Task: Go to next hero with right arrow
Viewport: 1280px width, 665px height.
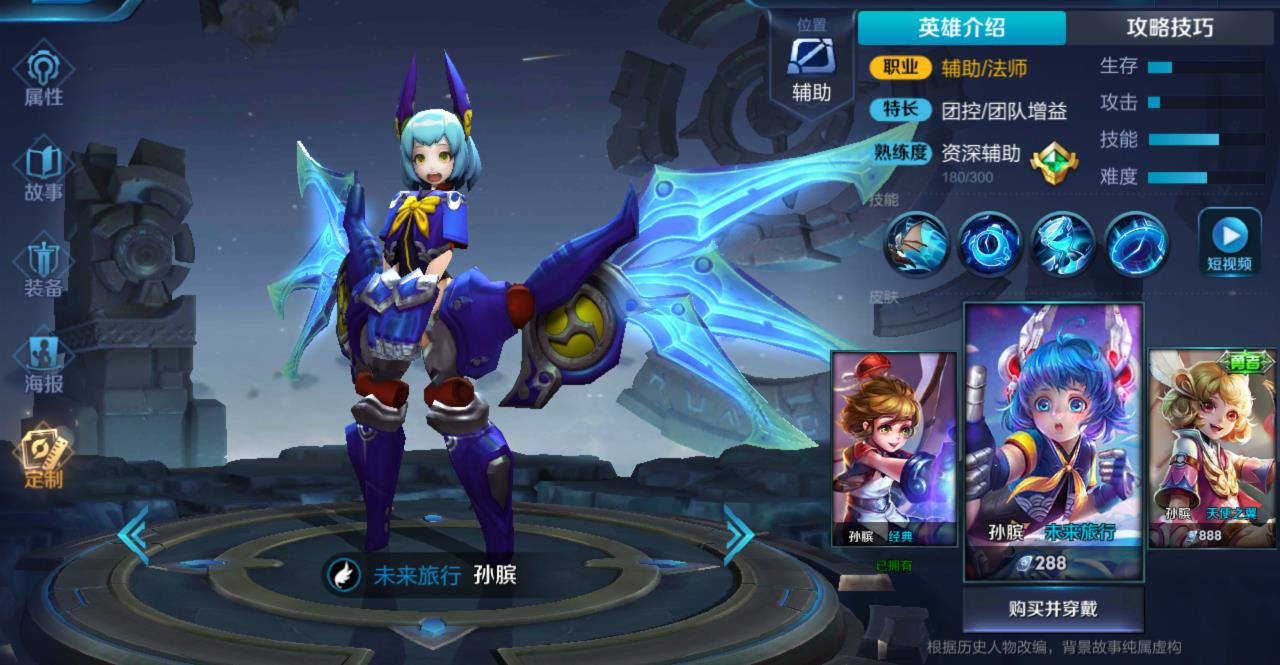Action: [x=738, y=536]
